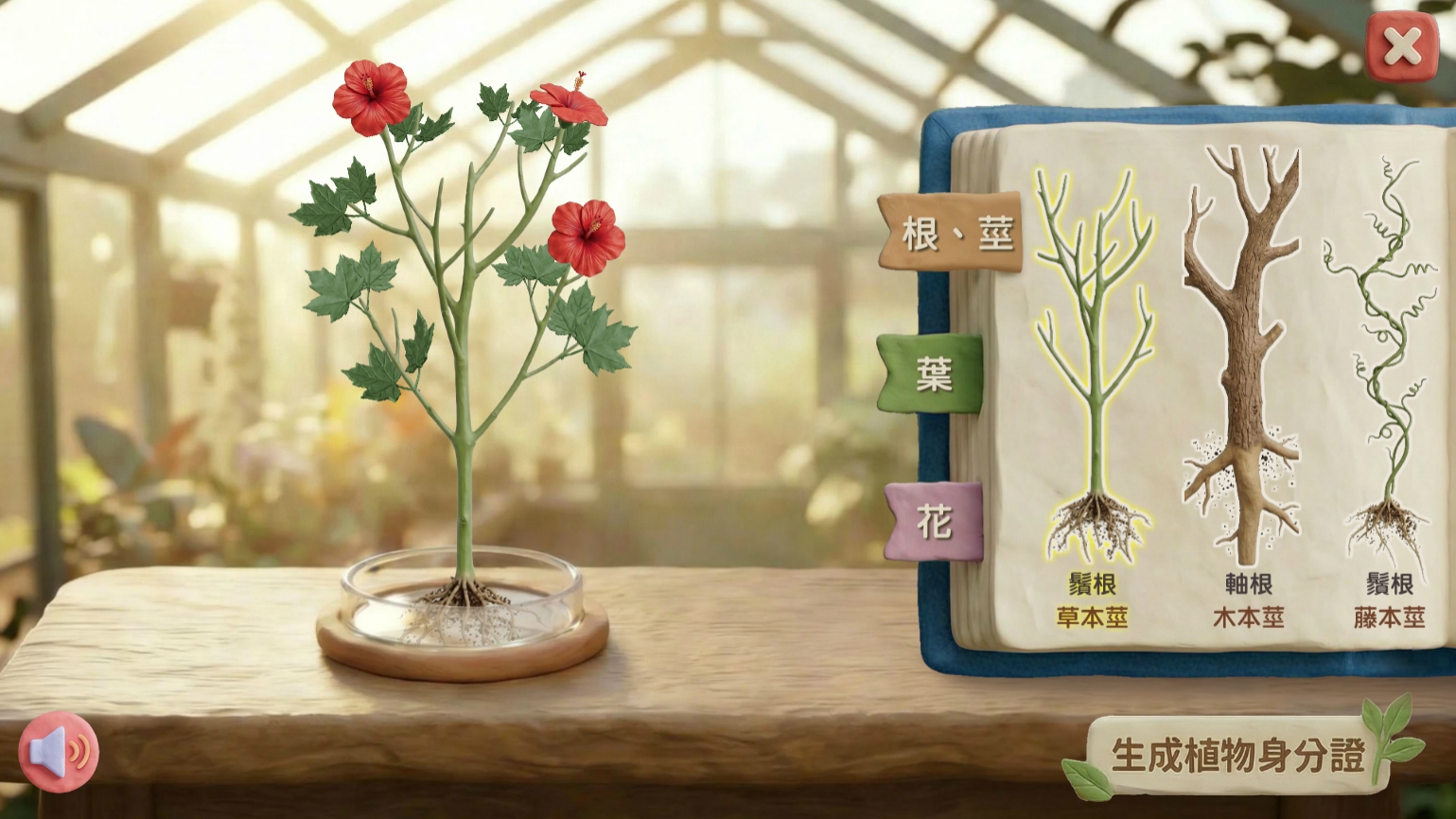Choose the 草本莖 herbaceous stem option
Viewport: 1456px width, 819px height.
(1093, 378)
